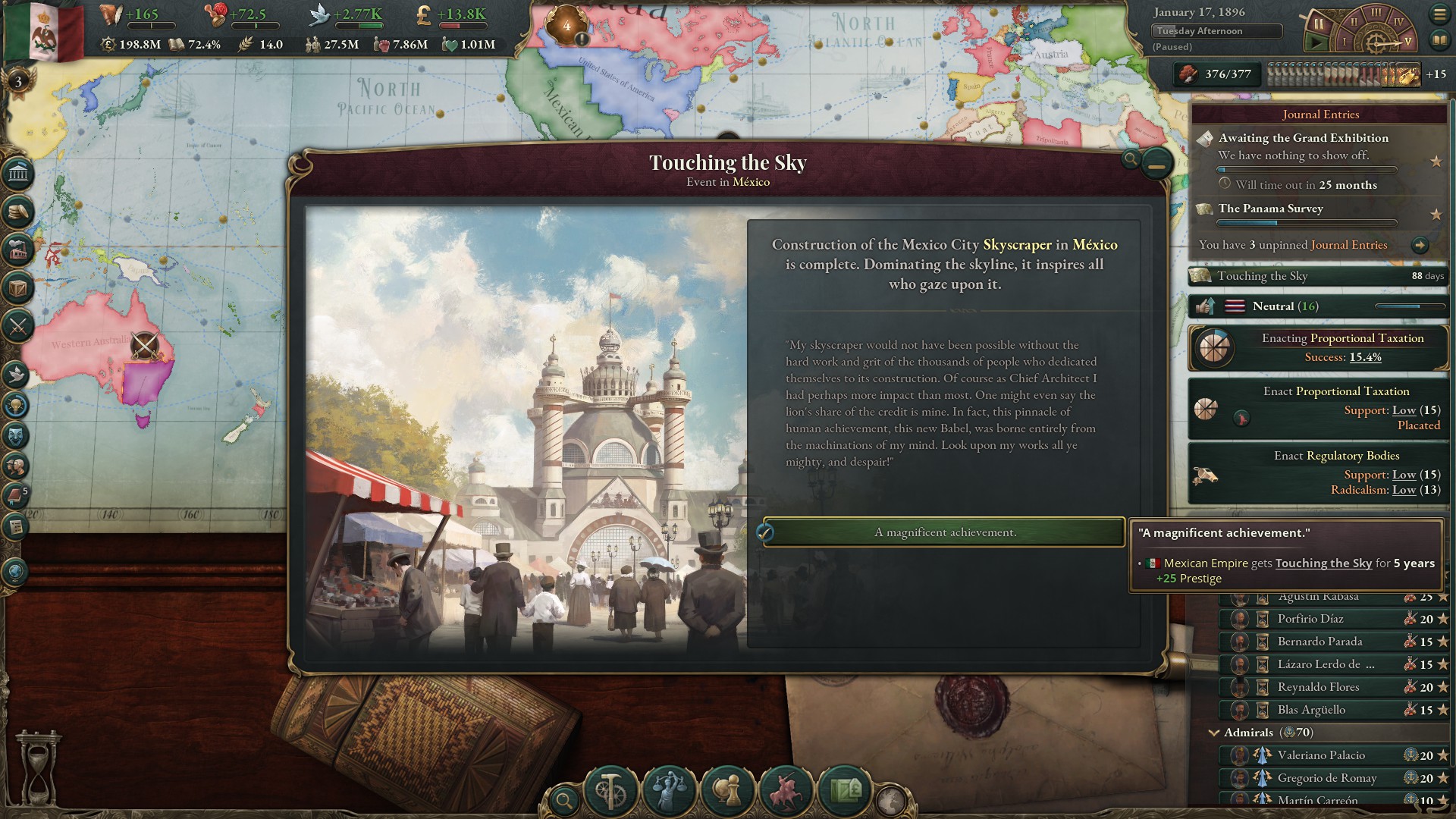Open the Awaiting the Grand Exhibition journal entry
Viewport: 1456px width, 819px height.
pos(1303,138)
